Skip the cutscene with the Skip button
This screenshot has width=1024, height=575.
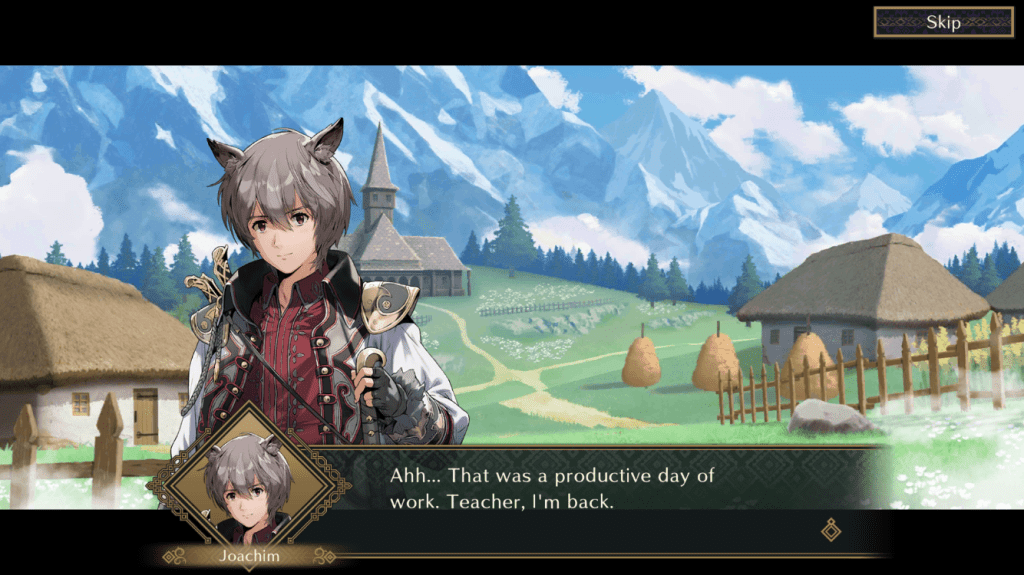(943, 22)
